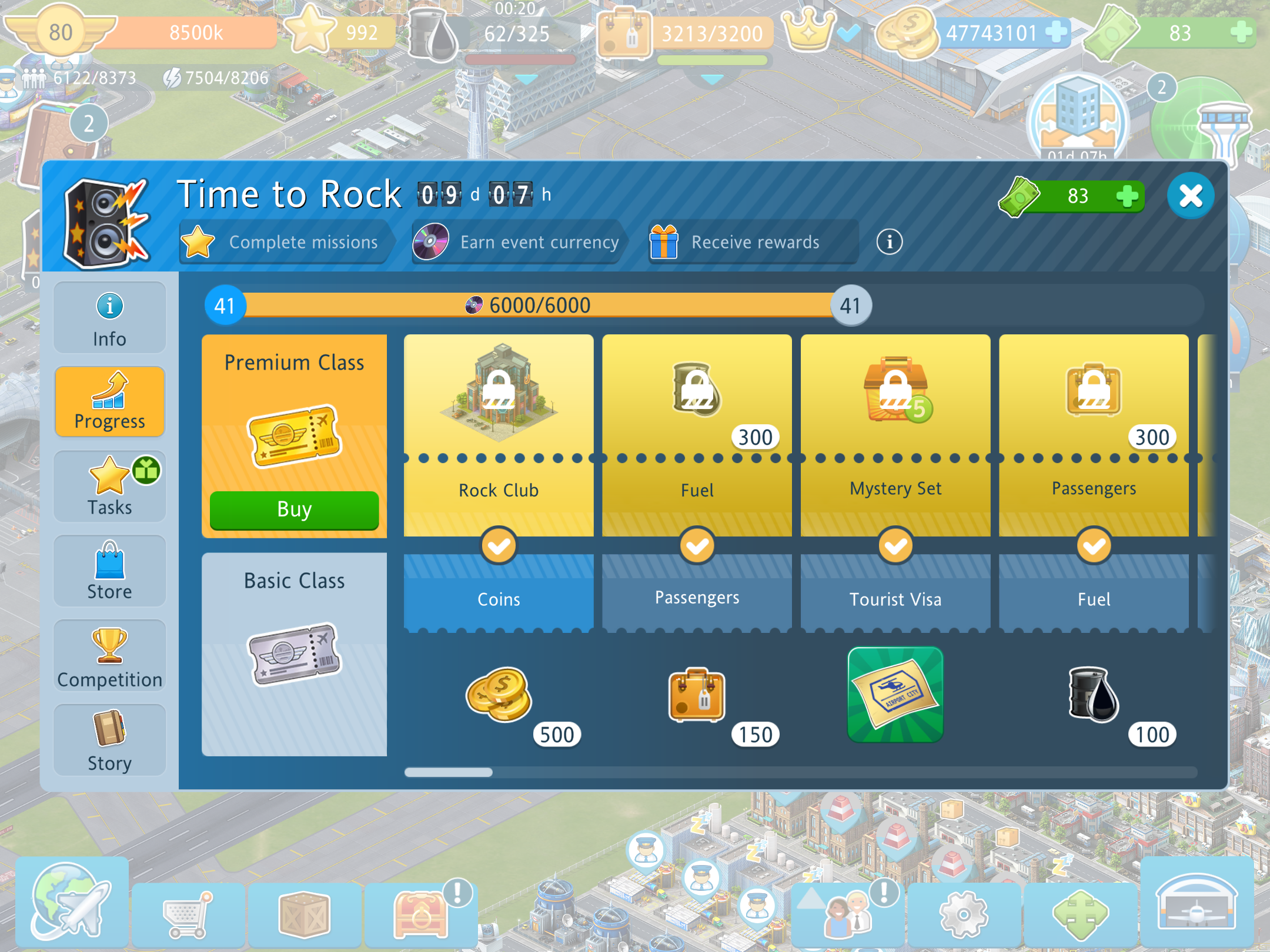Open the Tasks tab

point(109,487)
